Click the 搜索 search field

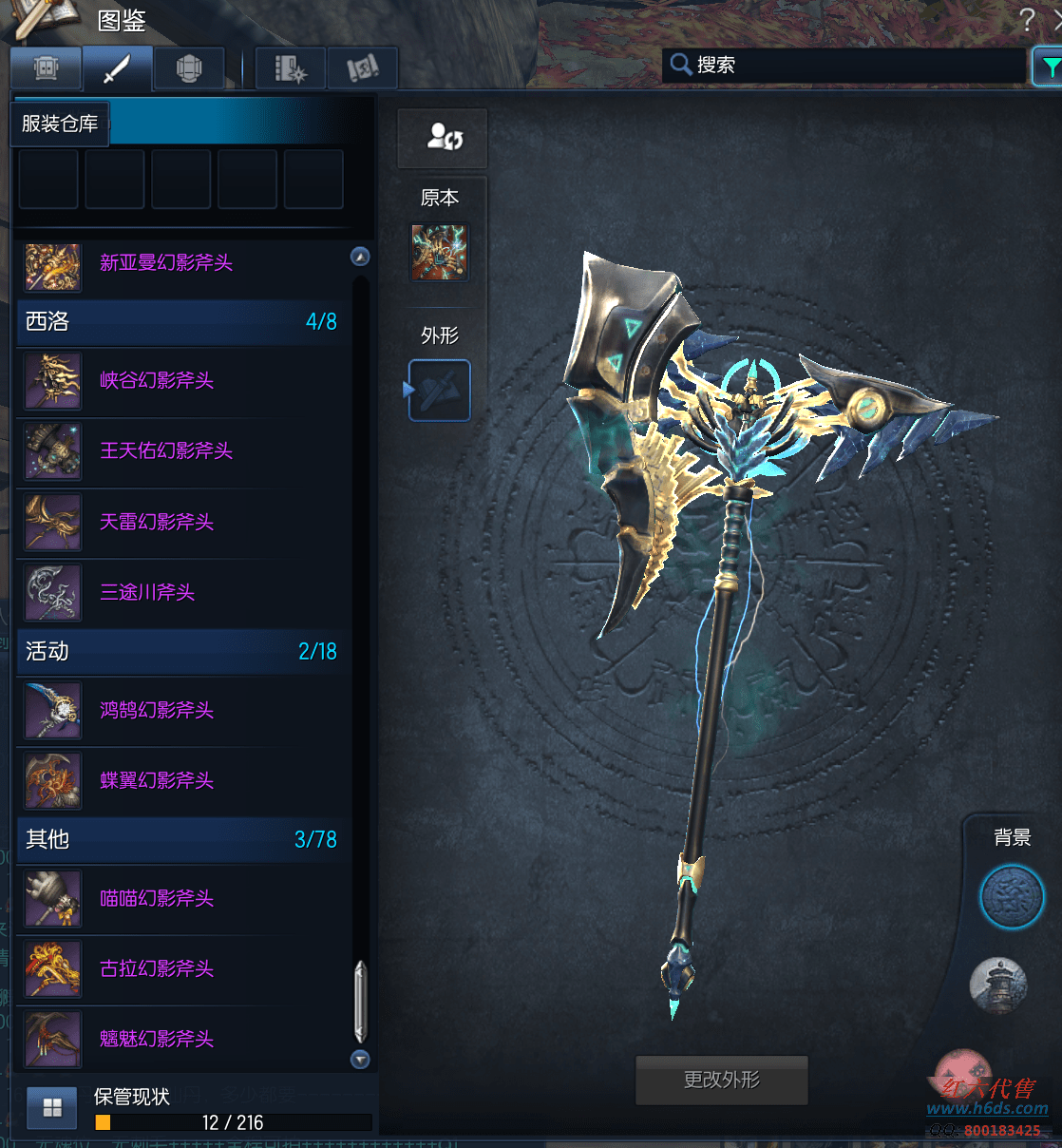coord(845,65)
